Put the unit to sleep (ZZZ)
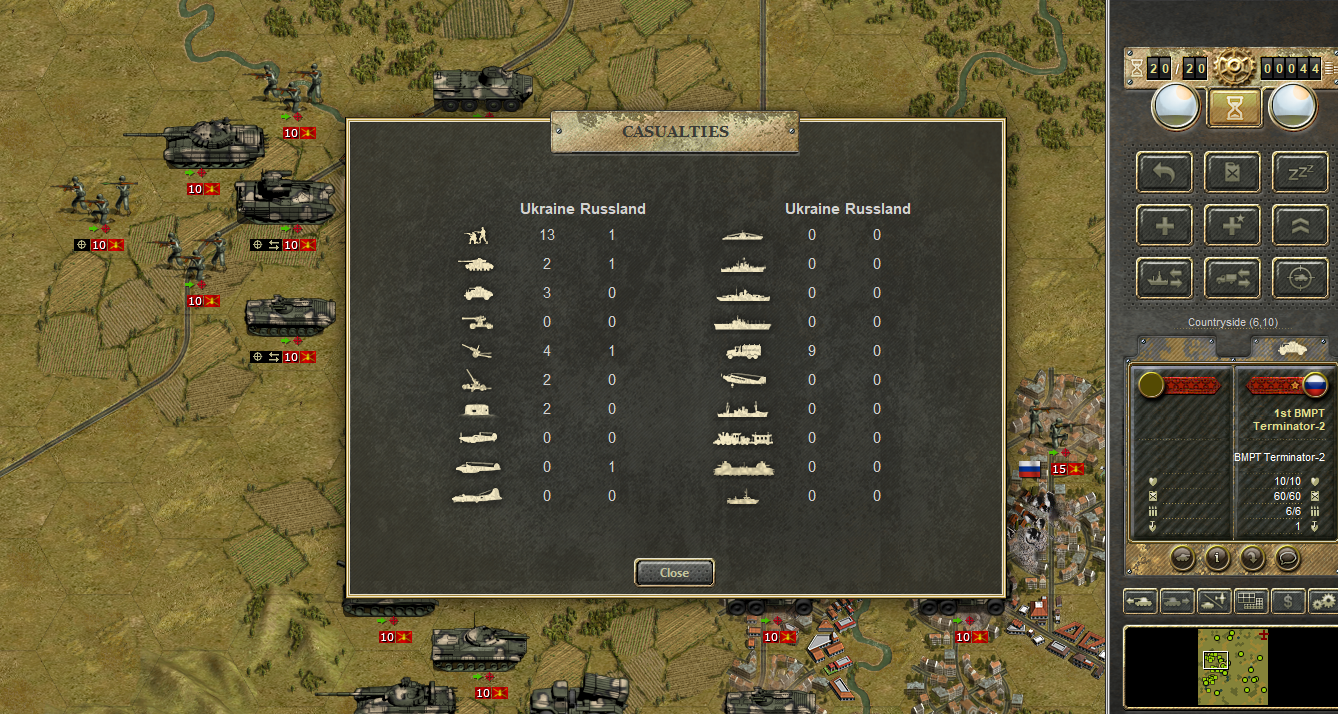The height and width of the screenshot is (714, 1338). 1299,172
